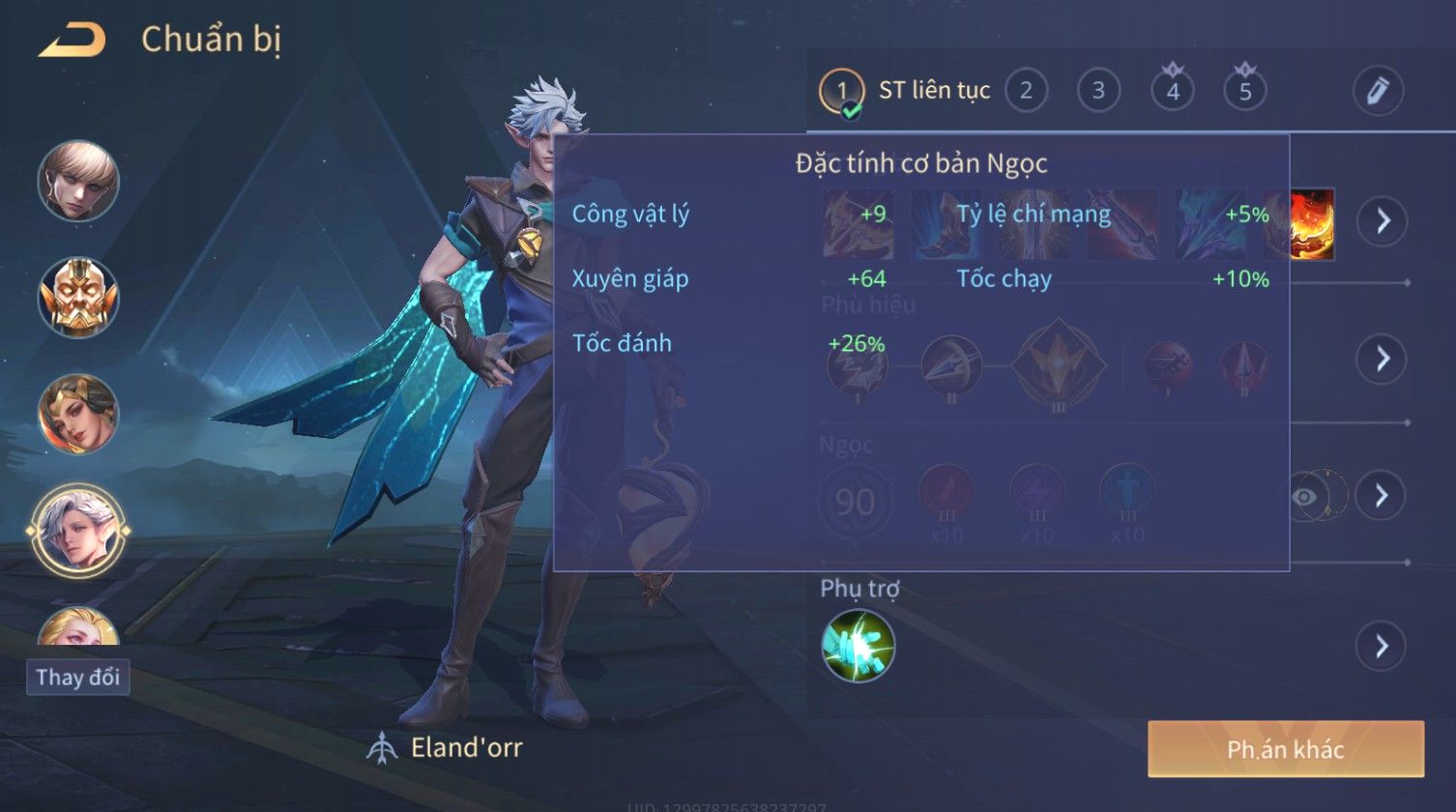Select the ST liên tục preset 1 tab
Screen dimensions: 1456x812
(x=841, y=92)
